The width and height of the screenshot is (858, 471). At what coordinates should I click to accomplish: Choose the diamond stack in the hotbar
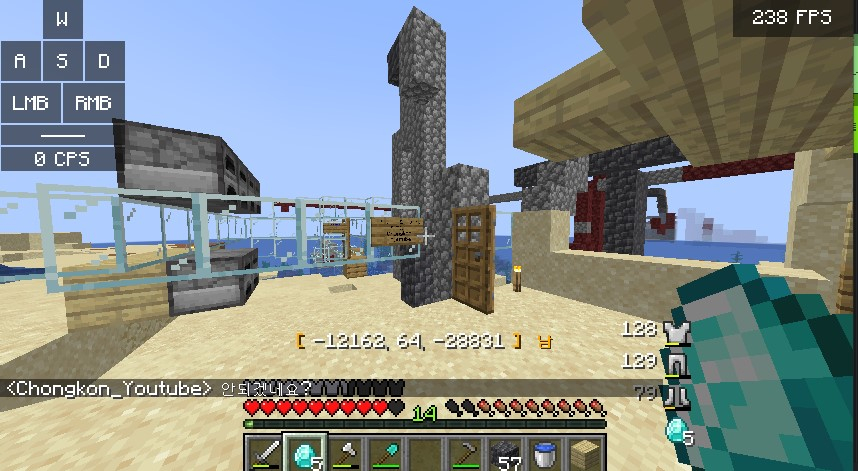[304, 456]
